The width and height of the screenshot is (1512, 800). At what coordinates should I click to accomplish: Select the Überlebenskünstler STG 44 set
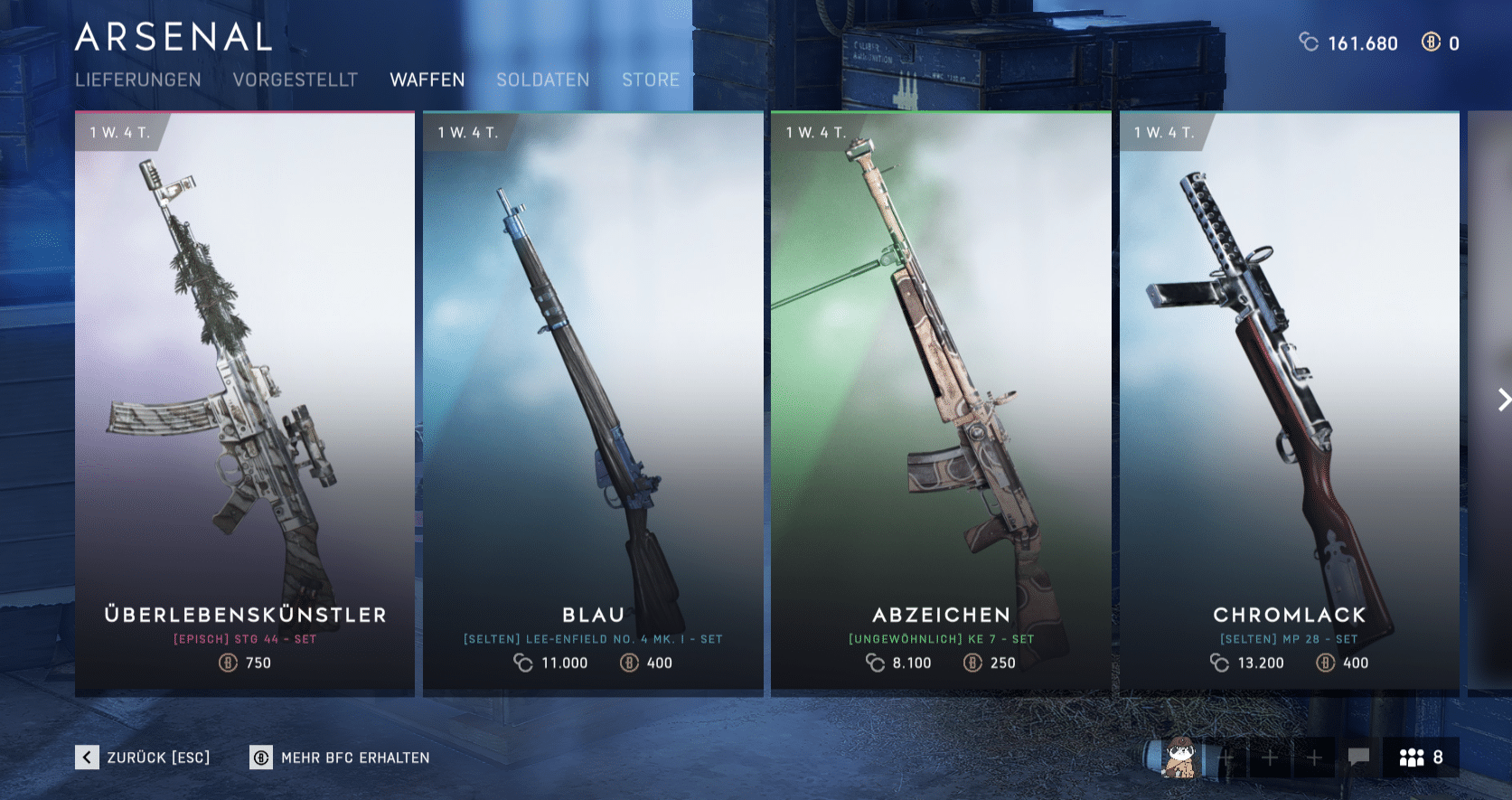(x=245, y=403)
